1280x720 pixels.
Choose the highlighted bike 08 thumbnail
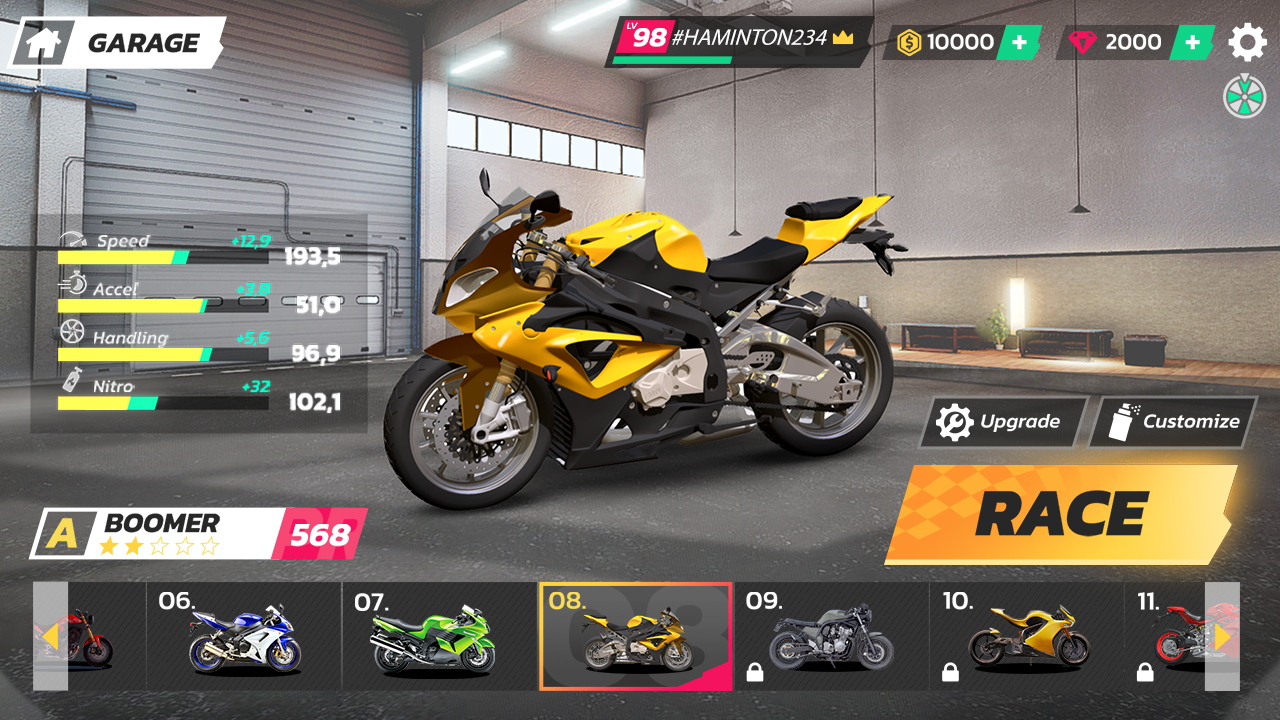pos(636,636)
